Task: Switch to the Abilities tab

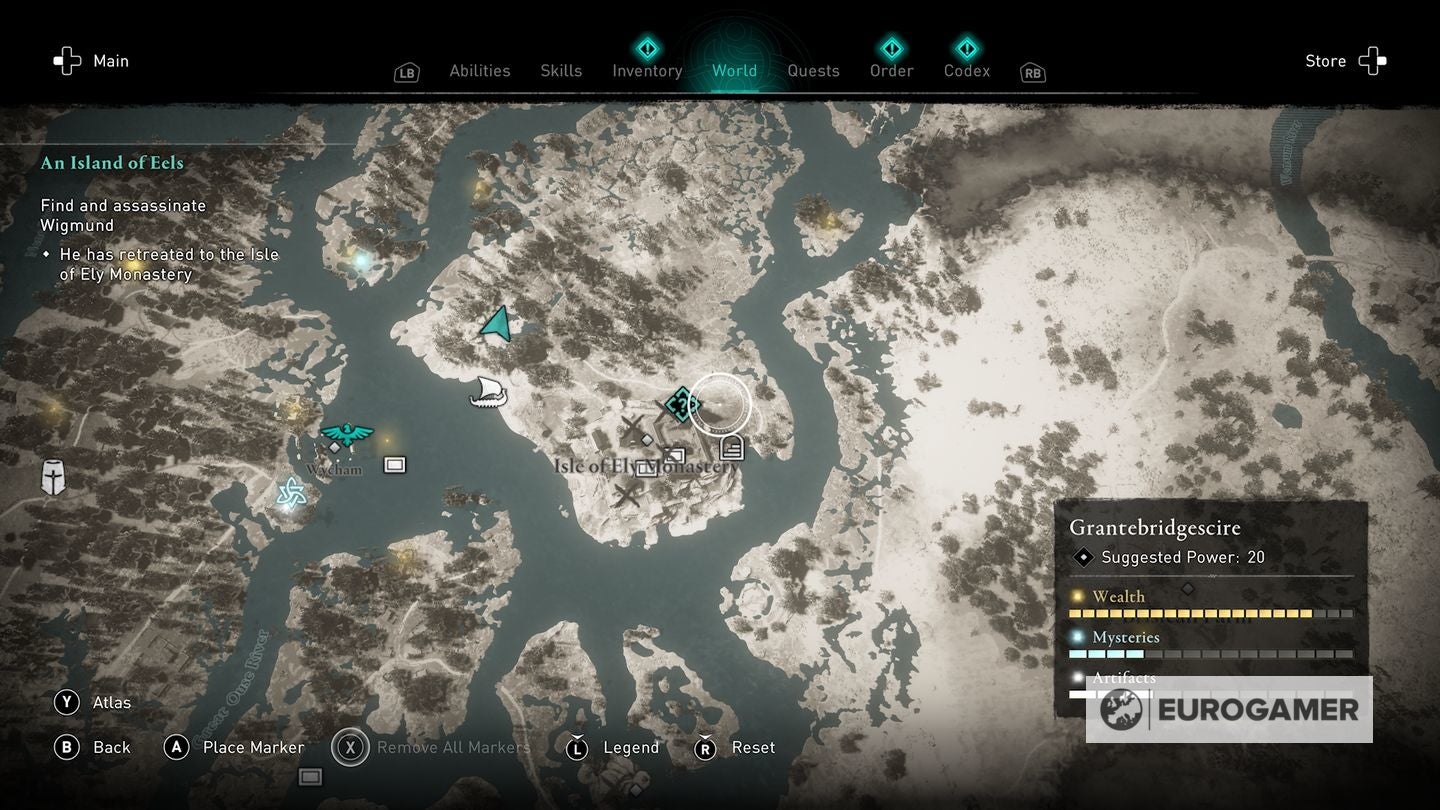Action: 479,71
